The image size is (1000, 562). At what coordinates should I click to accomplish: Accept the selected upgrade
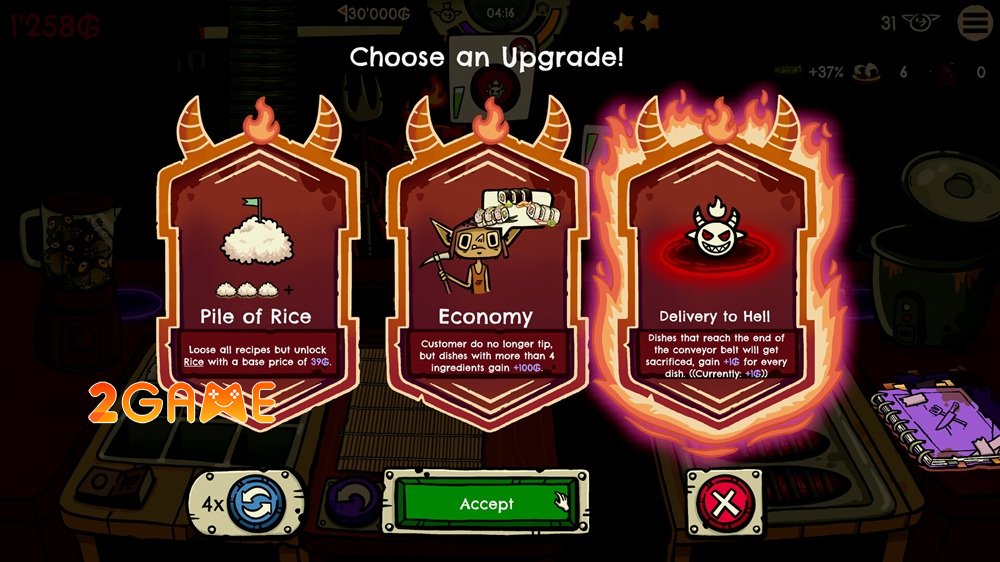tap(487, 504)
